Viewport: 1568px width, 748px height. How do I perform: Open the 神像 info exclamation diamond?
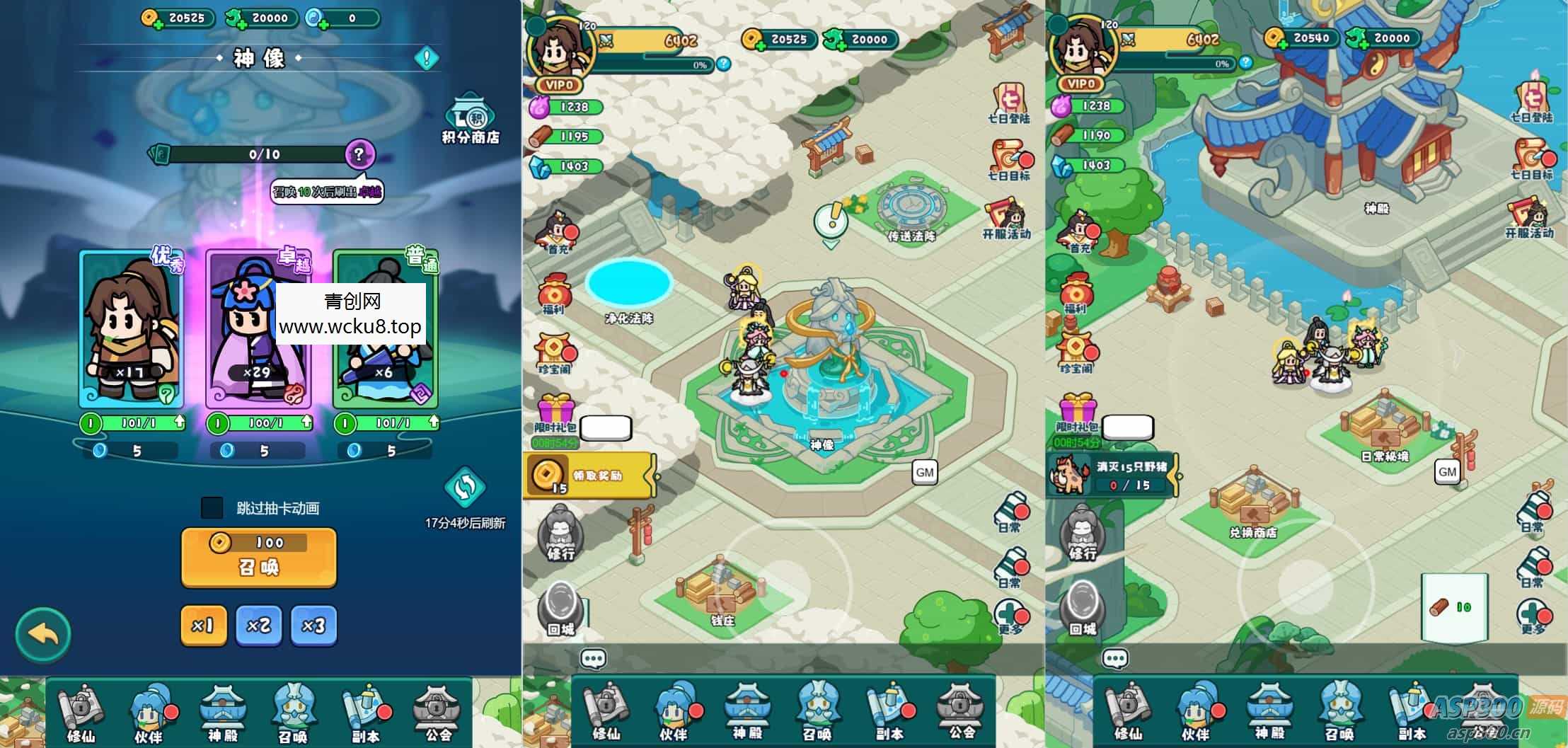pyautogui.click(x=427, y=58)
